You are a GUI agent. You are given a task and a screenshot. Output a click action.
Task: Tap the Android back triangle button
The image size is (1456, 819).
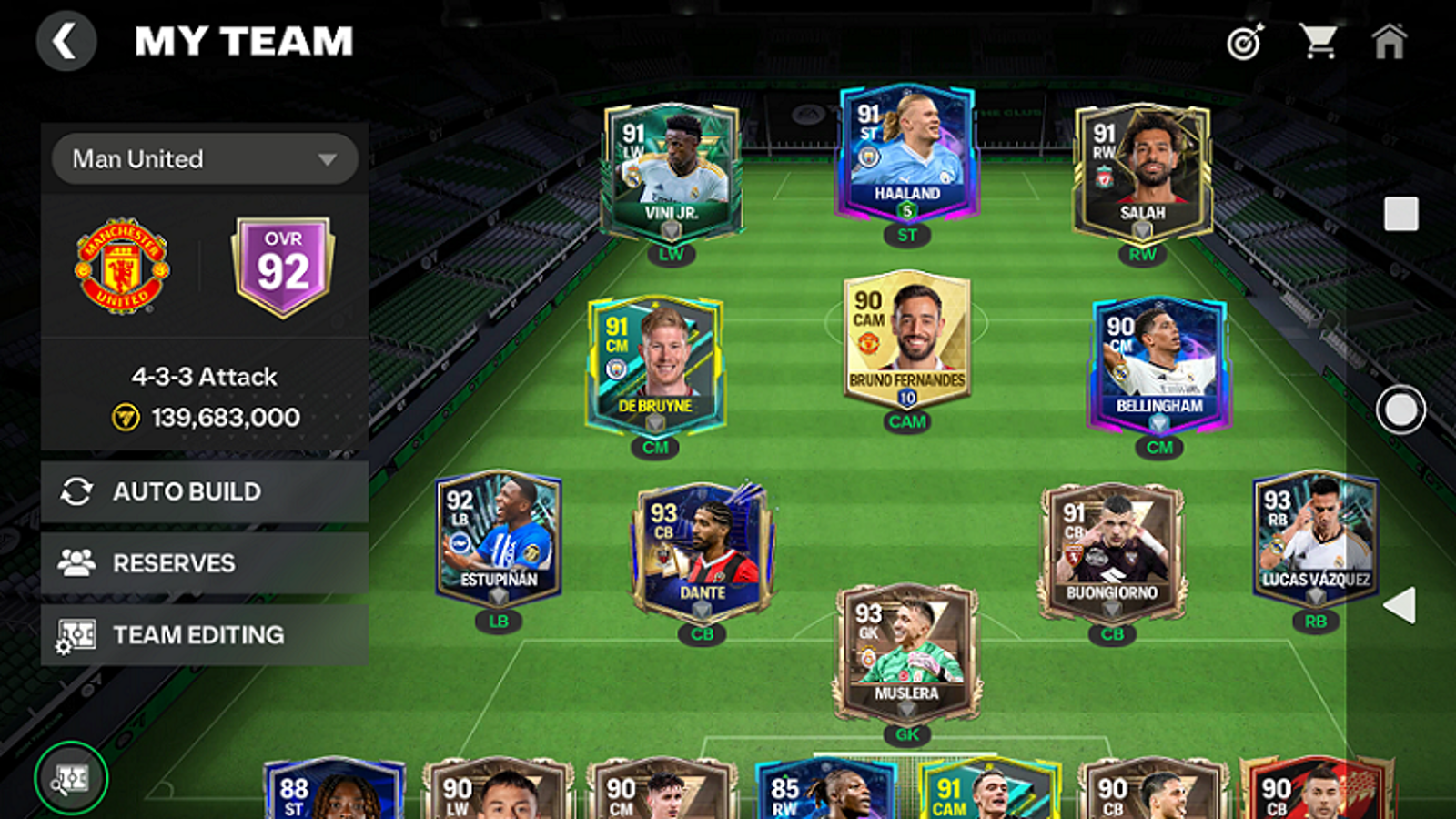coord(1400,605)
